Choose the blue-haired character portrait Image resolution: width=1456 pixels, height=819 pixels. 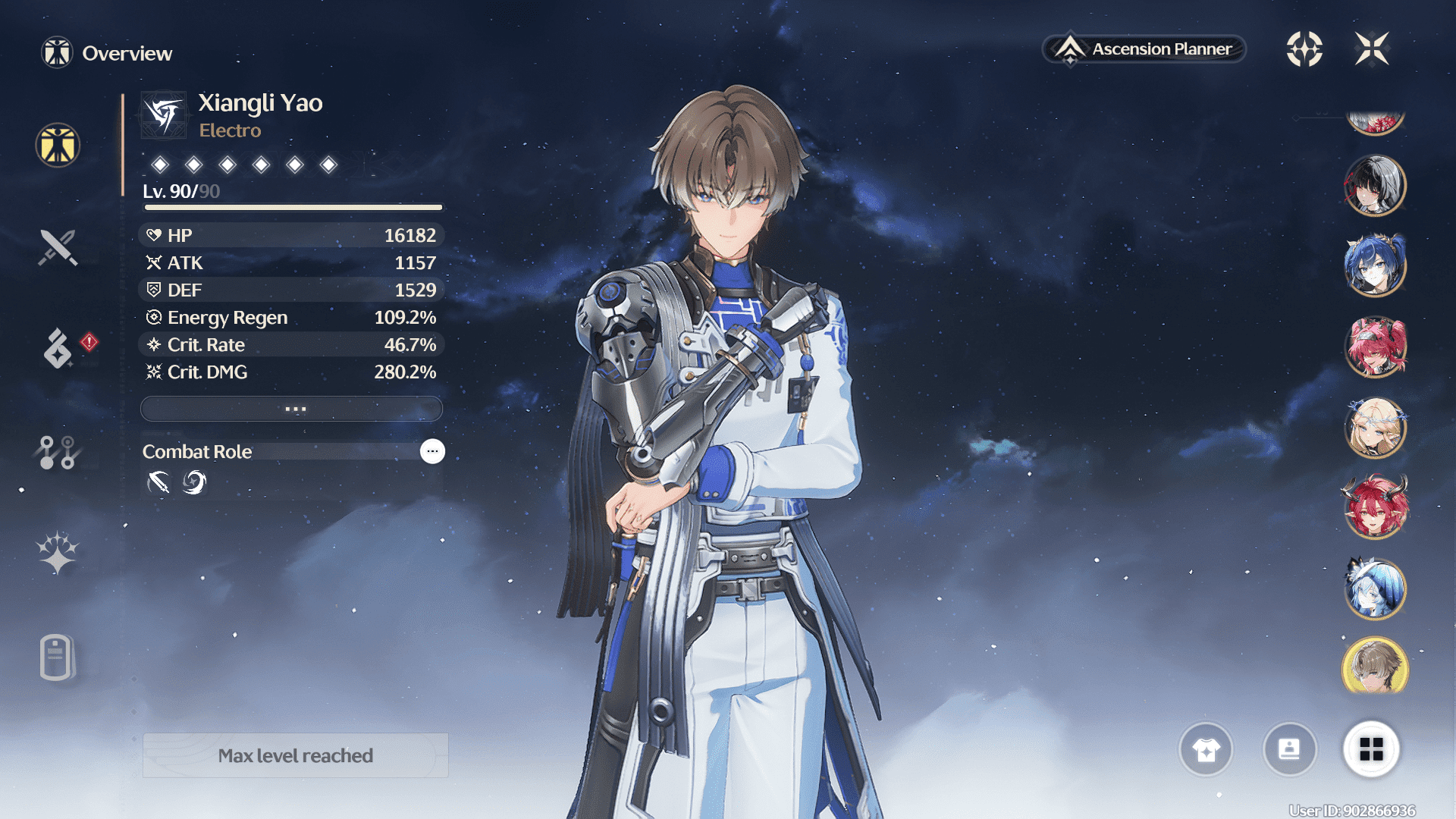[1375, 266]
